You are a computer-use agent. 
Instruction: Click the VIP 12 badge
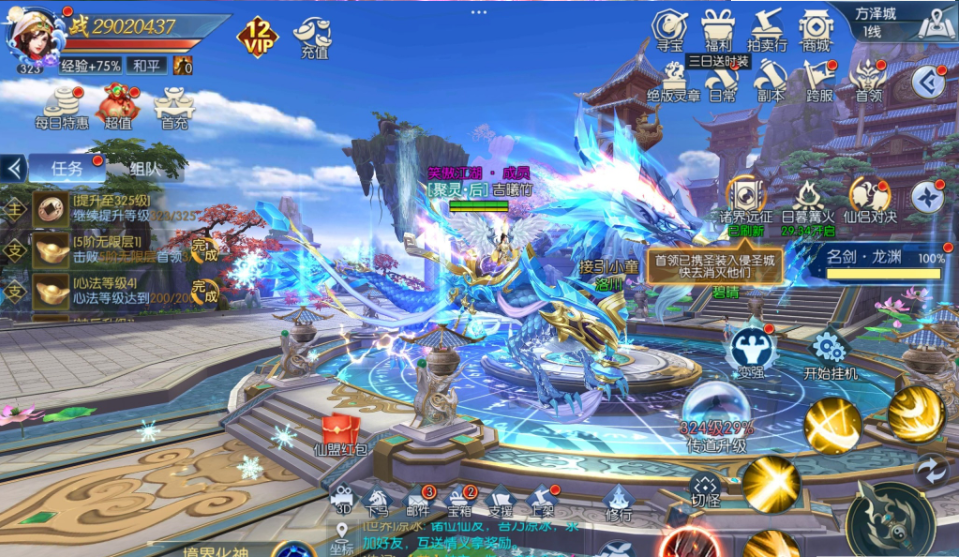click(x=257, y=36)
